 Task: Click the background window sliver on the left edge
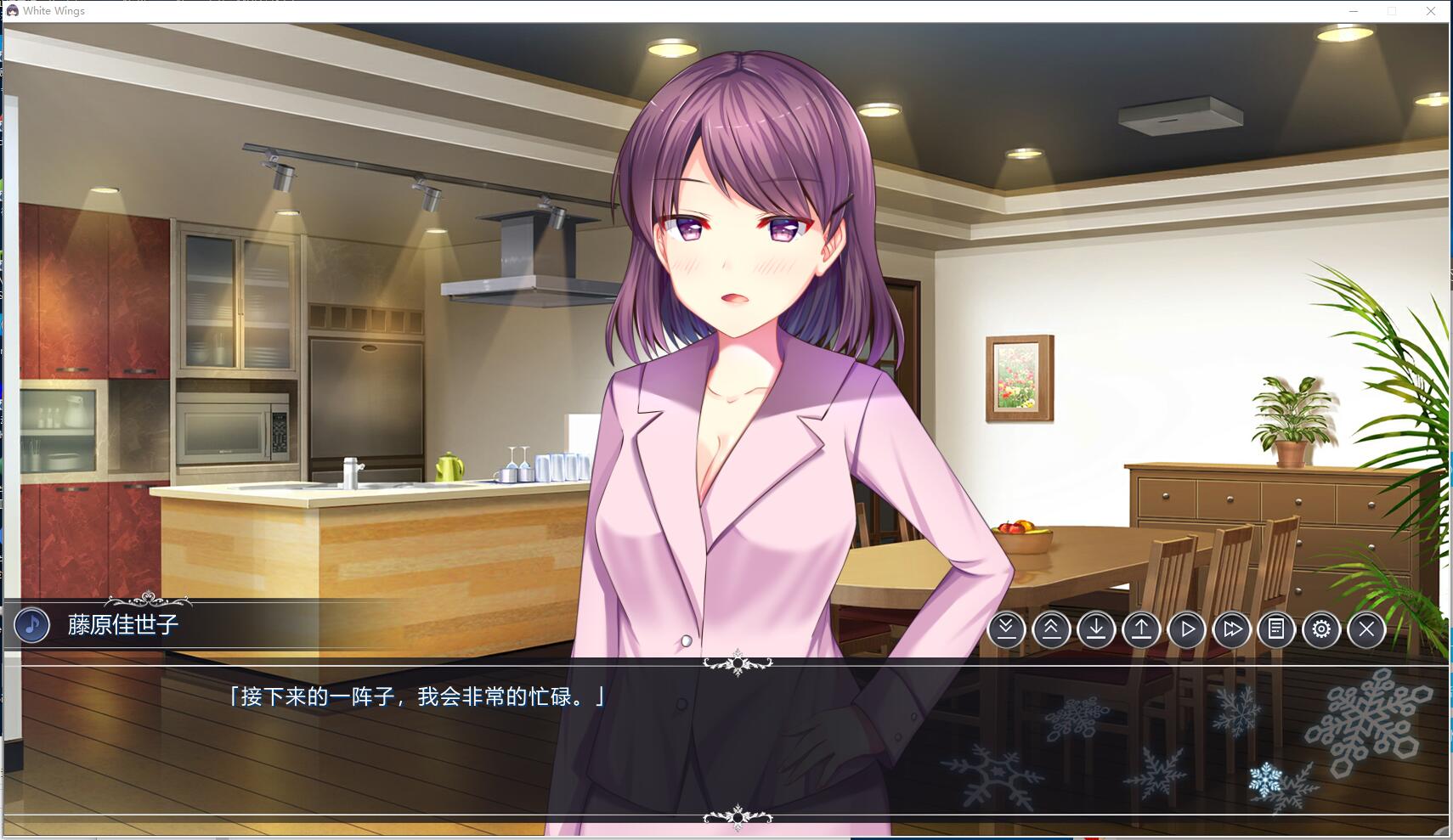[4, 340]
